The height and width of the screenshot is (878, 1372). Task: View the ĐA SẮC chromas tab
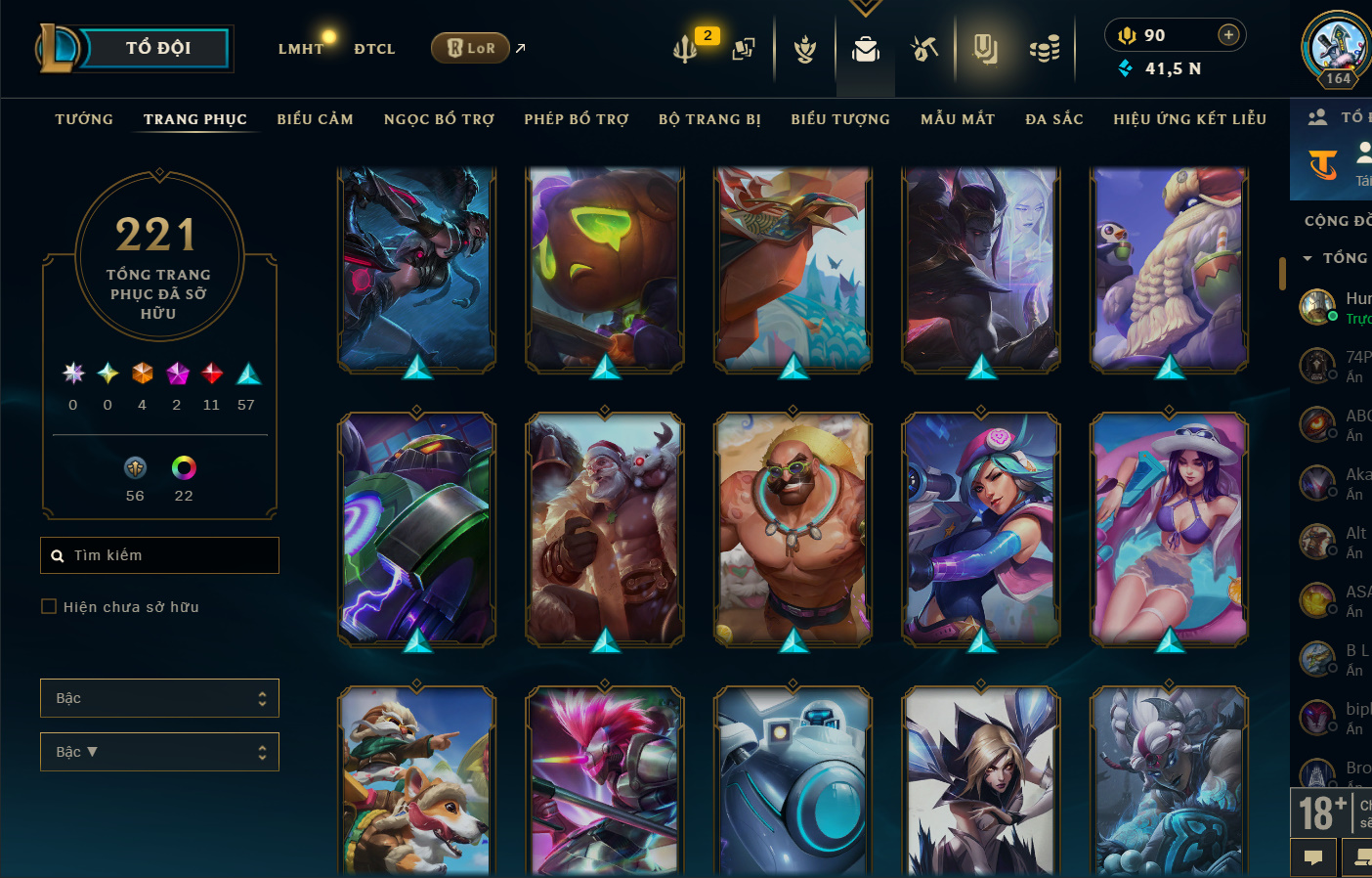point(1054,119)
